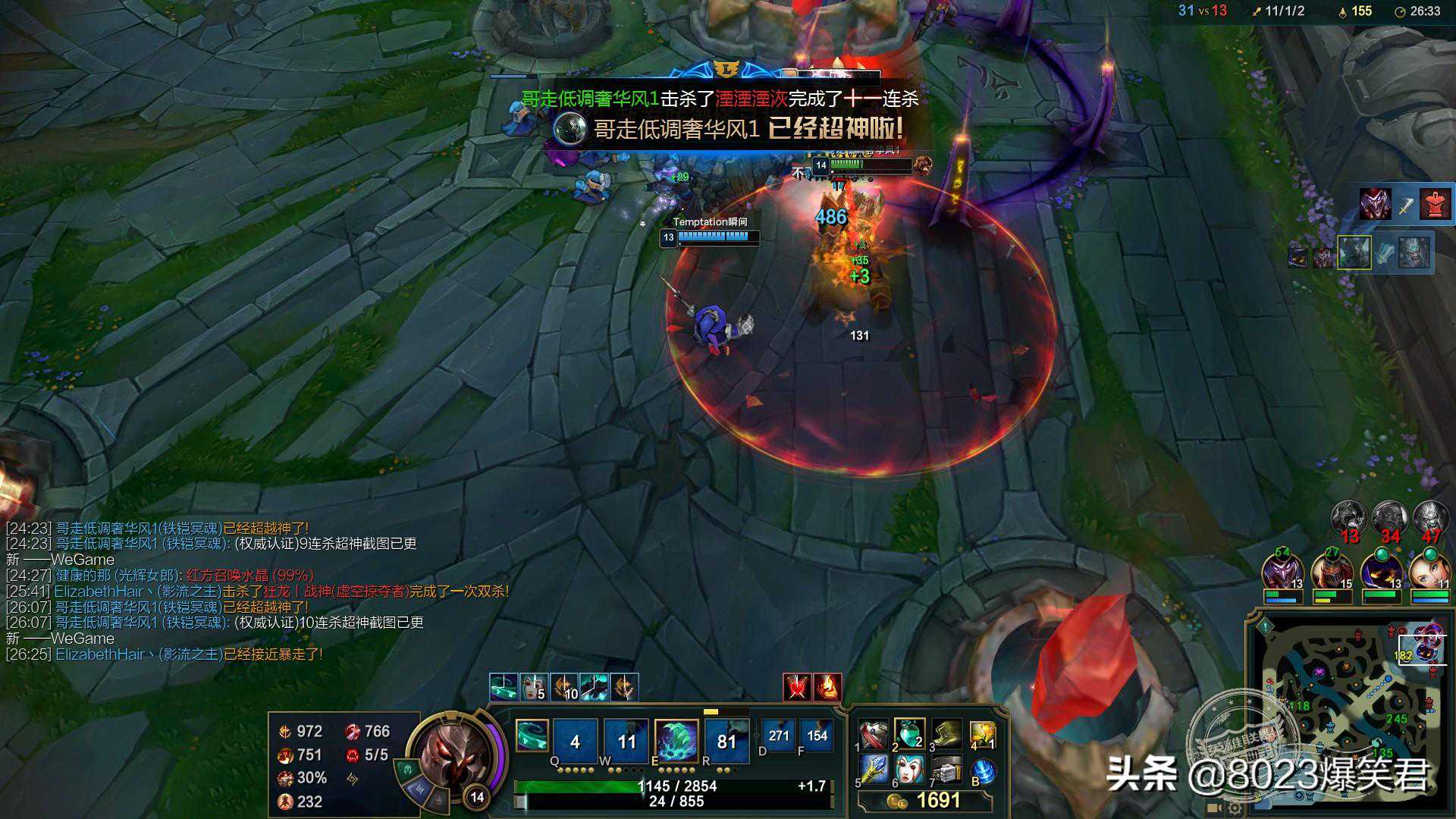Screen dimensions: 1456x819
Task: Select the gauntlet item in slot 7
Action: pos(946,770)
